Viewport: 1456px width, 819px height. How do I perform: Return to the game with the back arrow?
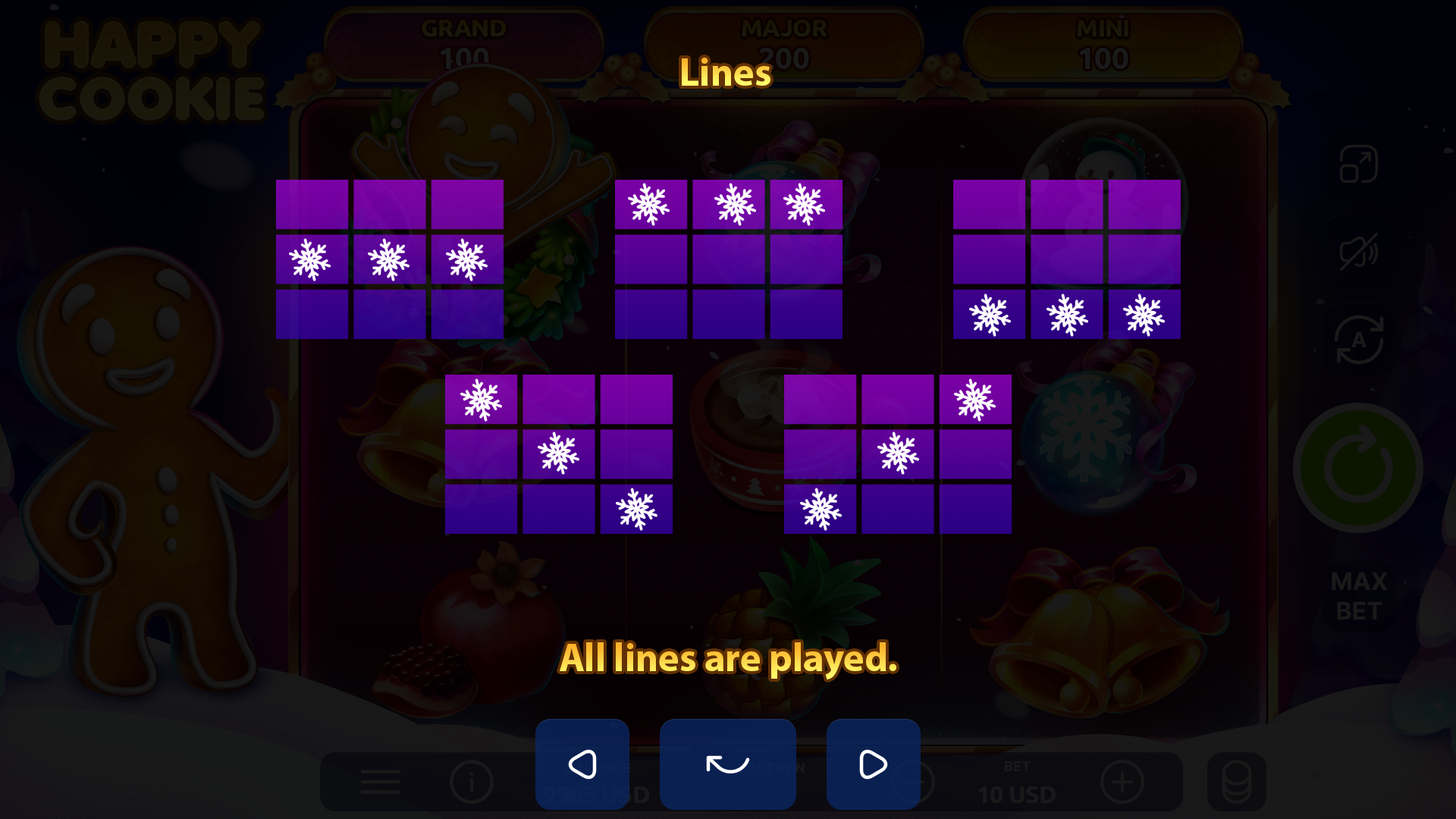coord(727,764)
